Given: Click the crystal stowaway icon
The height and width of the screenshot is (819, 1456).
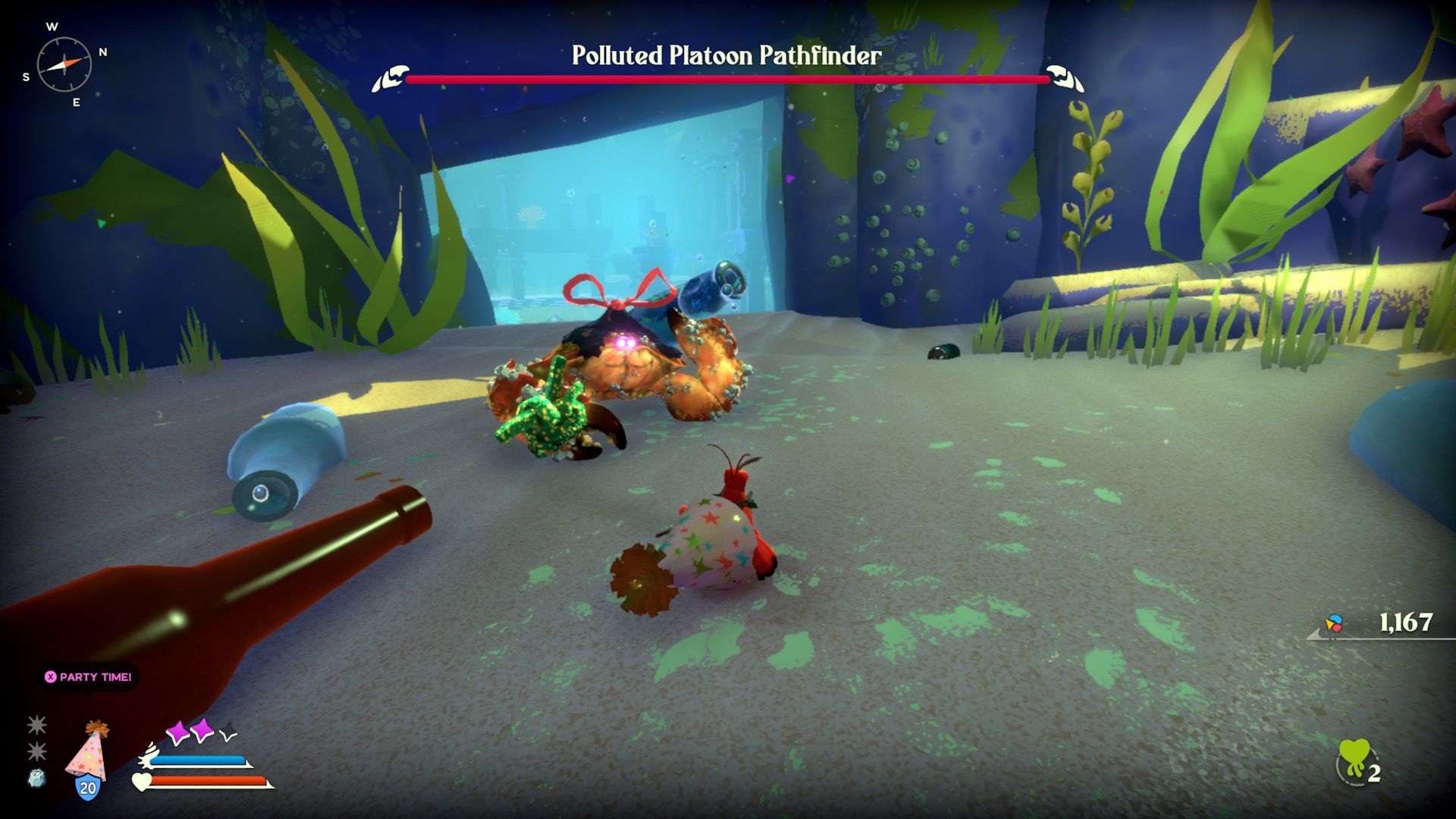Looking at the screenshot, I should click(36, 778).
